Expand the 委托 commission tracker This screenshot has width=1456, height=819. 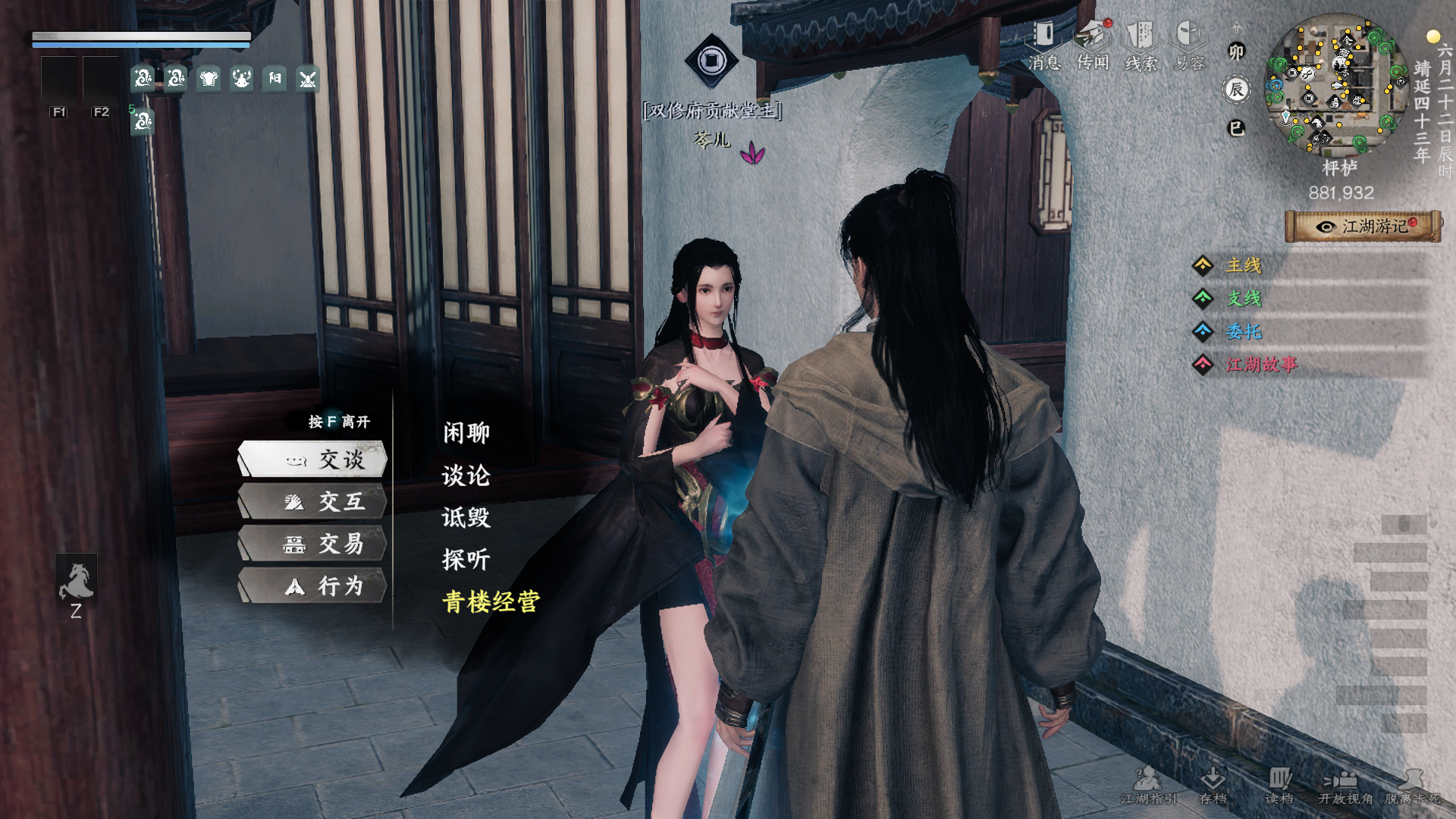click(x=1244, y=331)
